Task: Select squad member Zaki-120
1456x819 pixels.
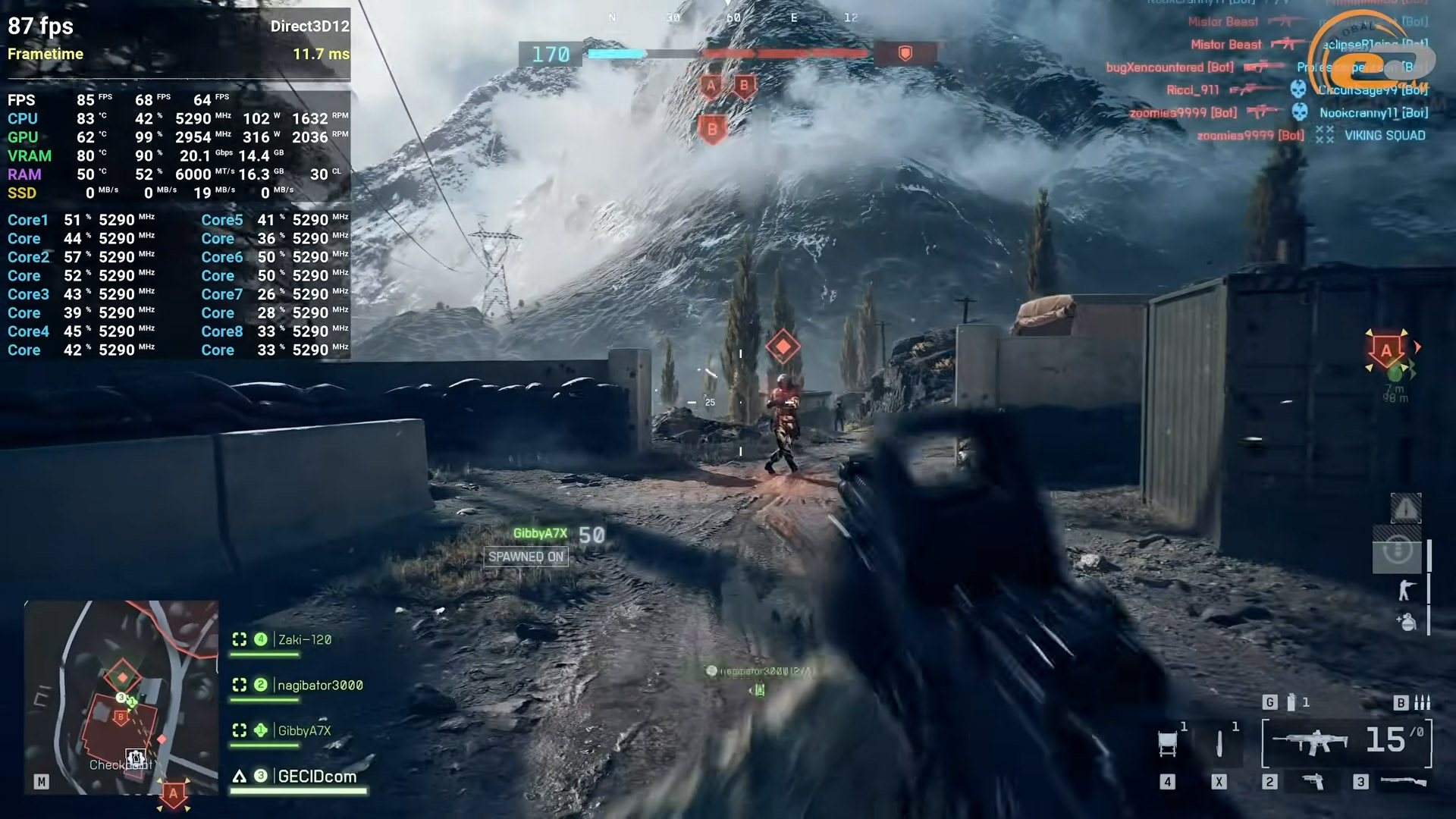Action: (304, 640)
